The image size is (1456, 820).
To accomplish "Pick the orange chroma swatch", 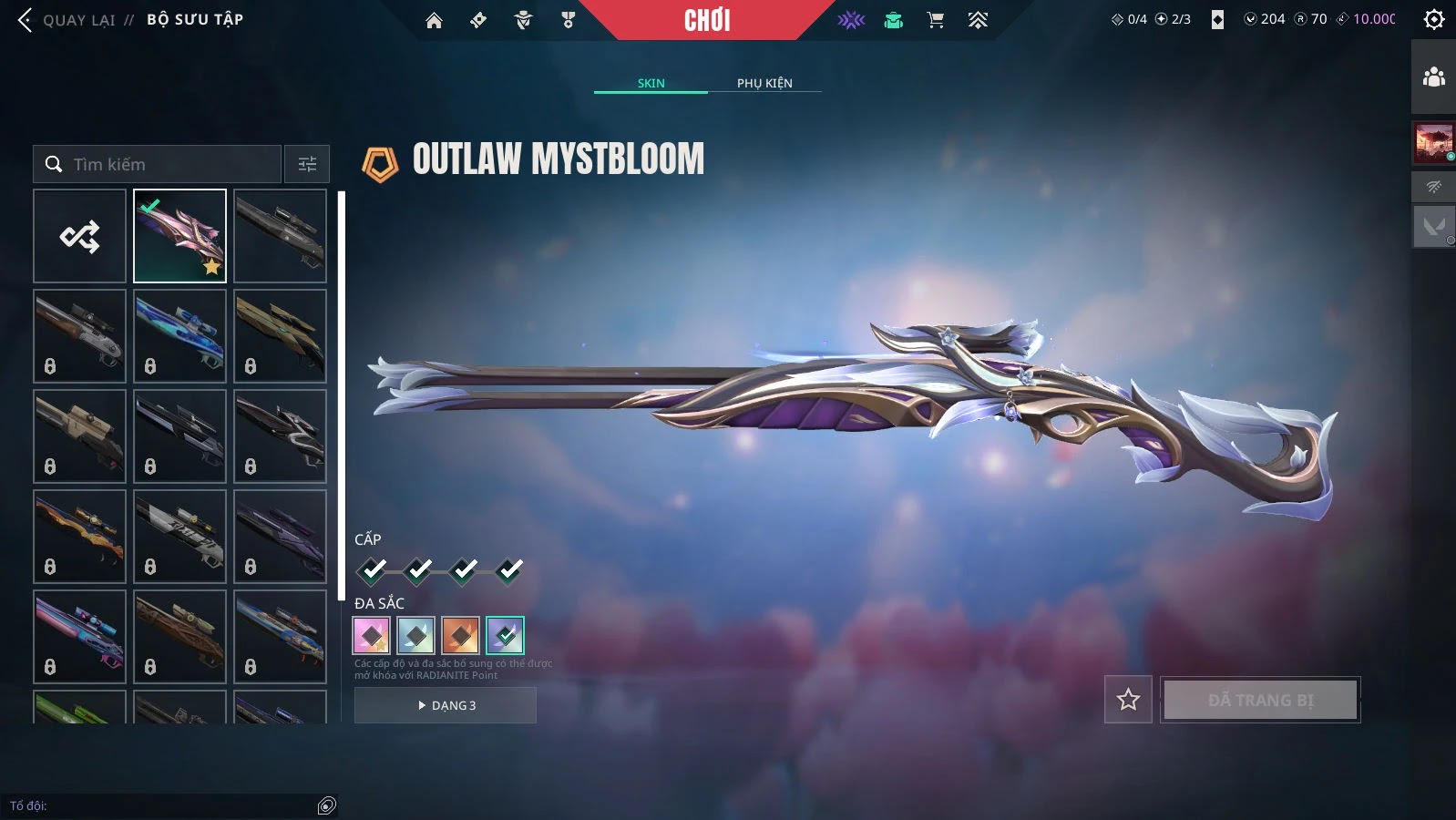I will pos(460,635).
